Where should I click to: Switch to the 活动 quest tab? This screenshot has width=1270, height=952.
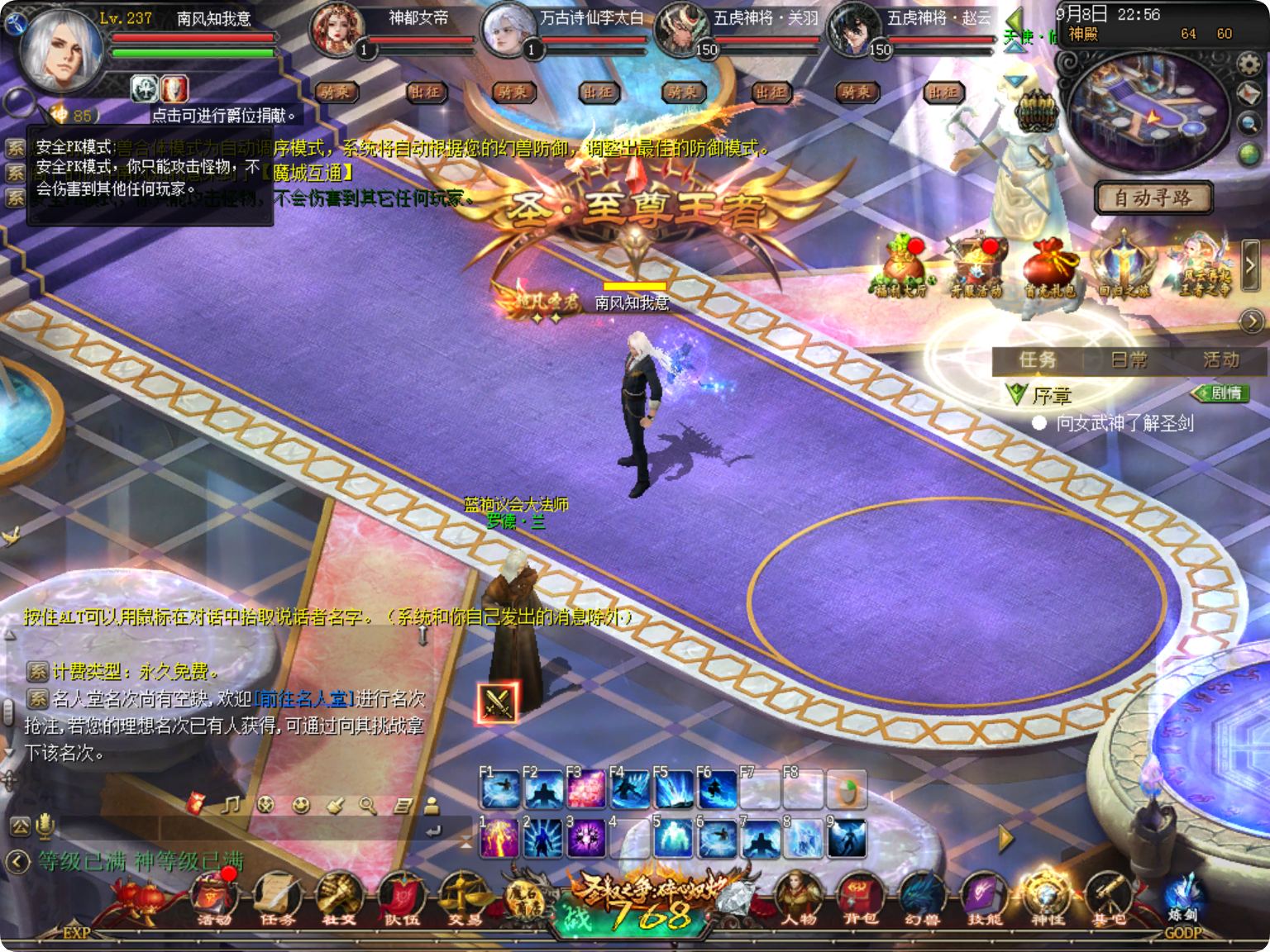point(1220,359)
